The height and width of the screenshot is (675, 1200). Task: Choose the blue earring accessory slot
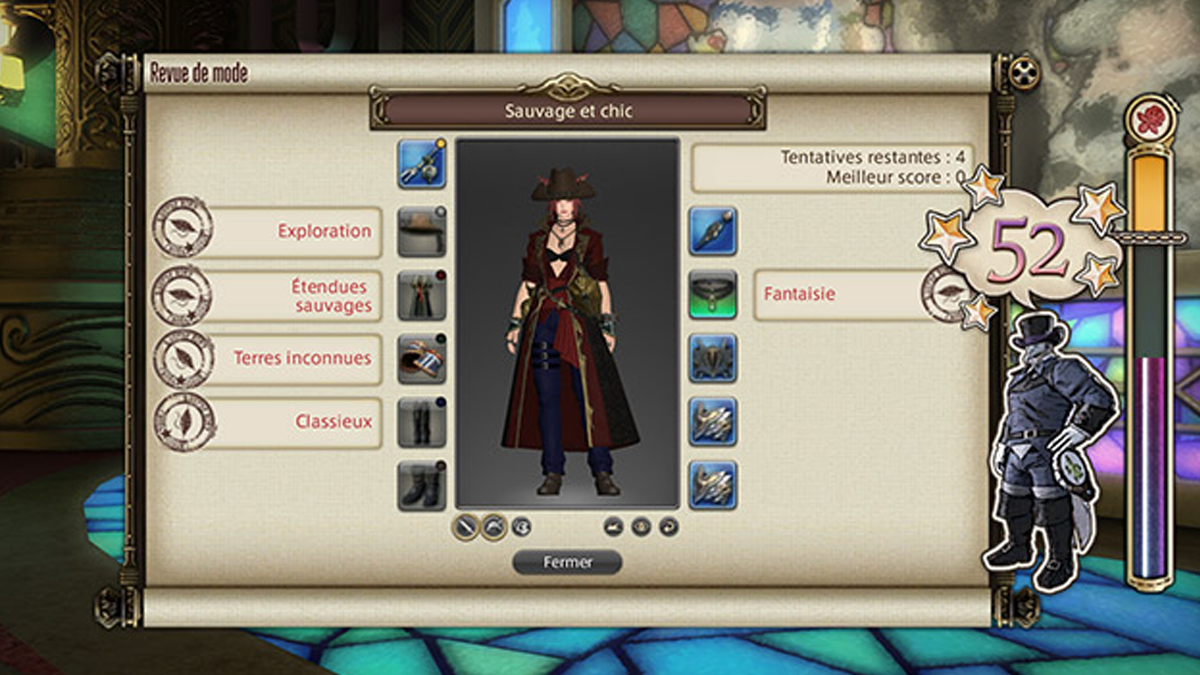click(x=713, y=231)
